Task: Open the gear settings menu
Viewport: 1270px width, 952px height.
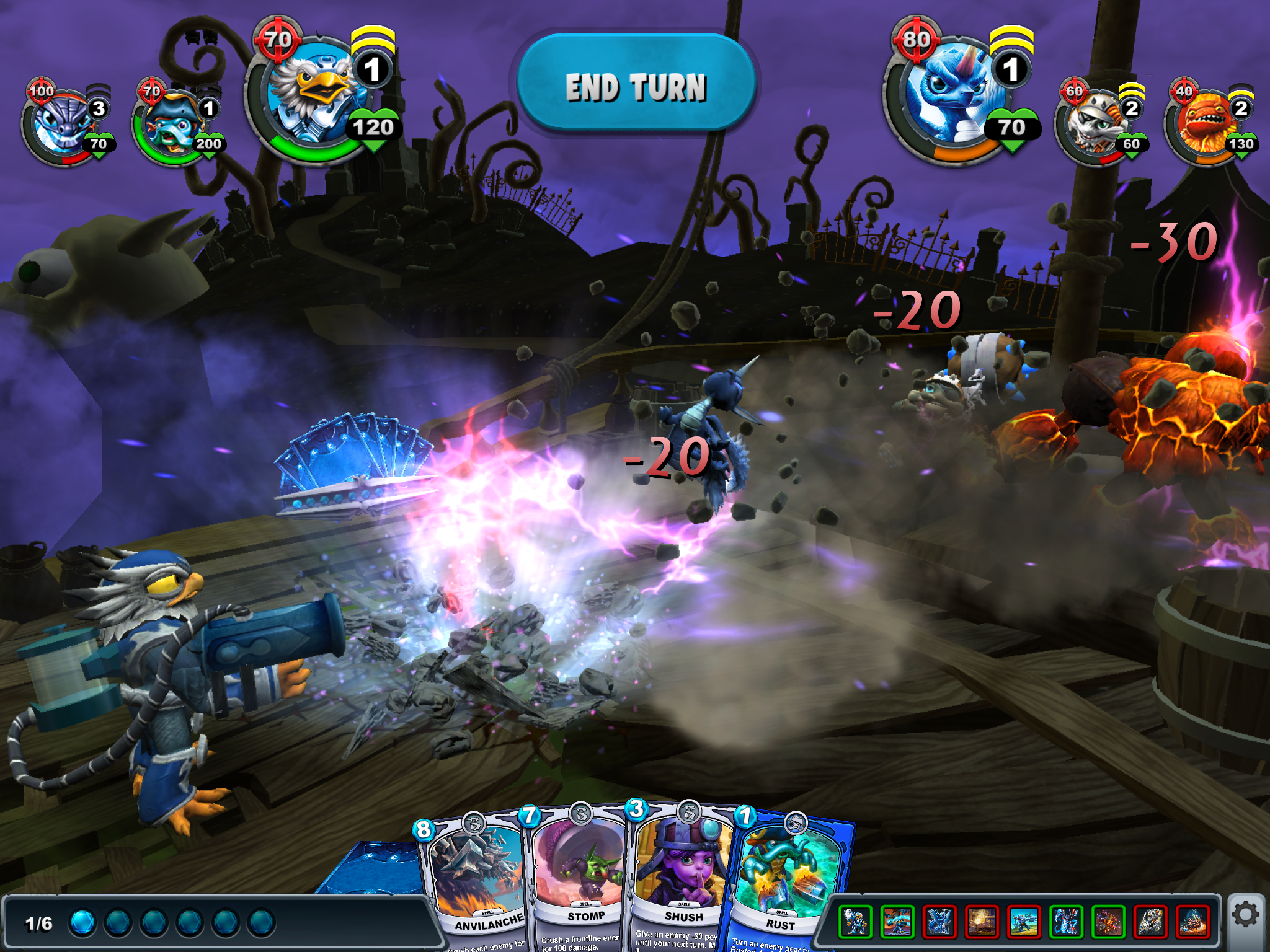Action: (1245, 914)
